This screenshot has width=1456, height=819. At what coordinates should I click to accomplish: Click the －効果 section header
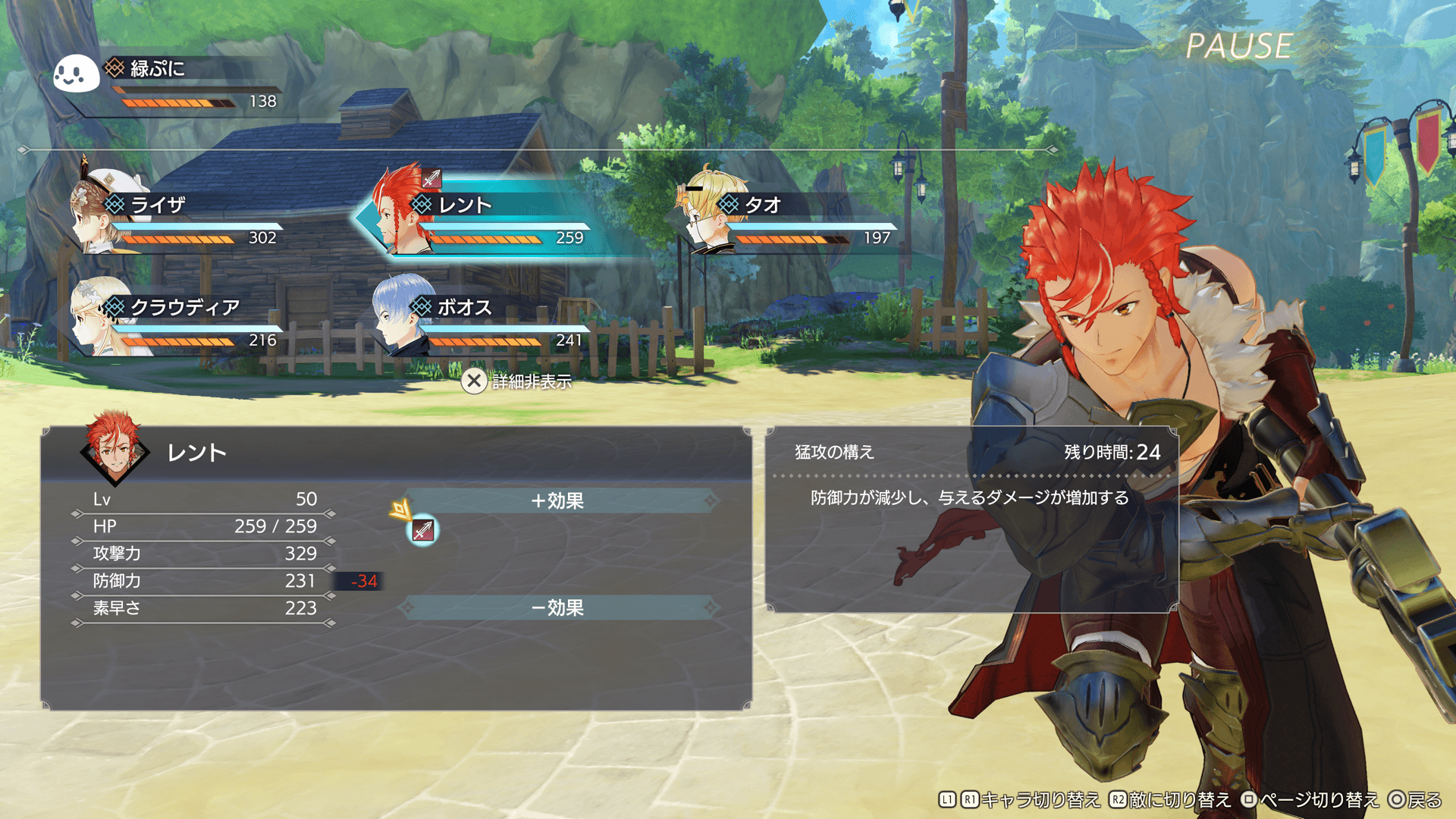coord(558,607)
